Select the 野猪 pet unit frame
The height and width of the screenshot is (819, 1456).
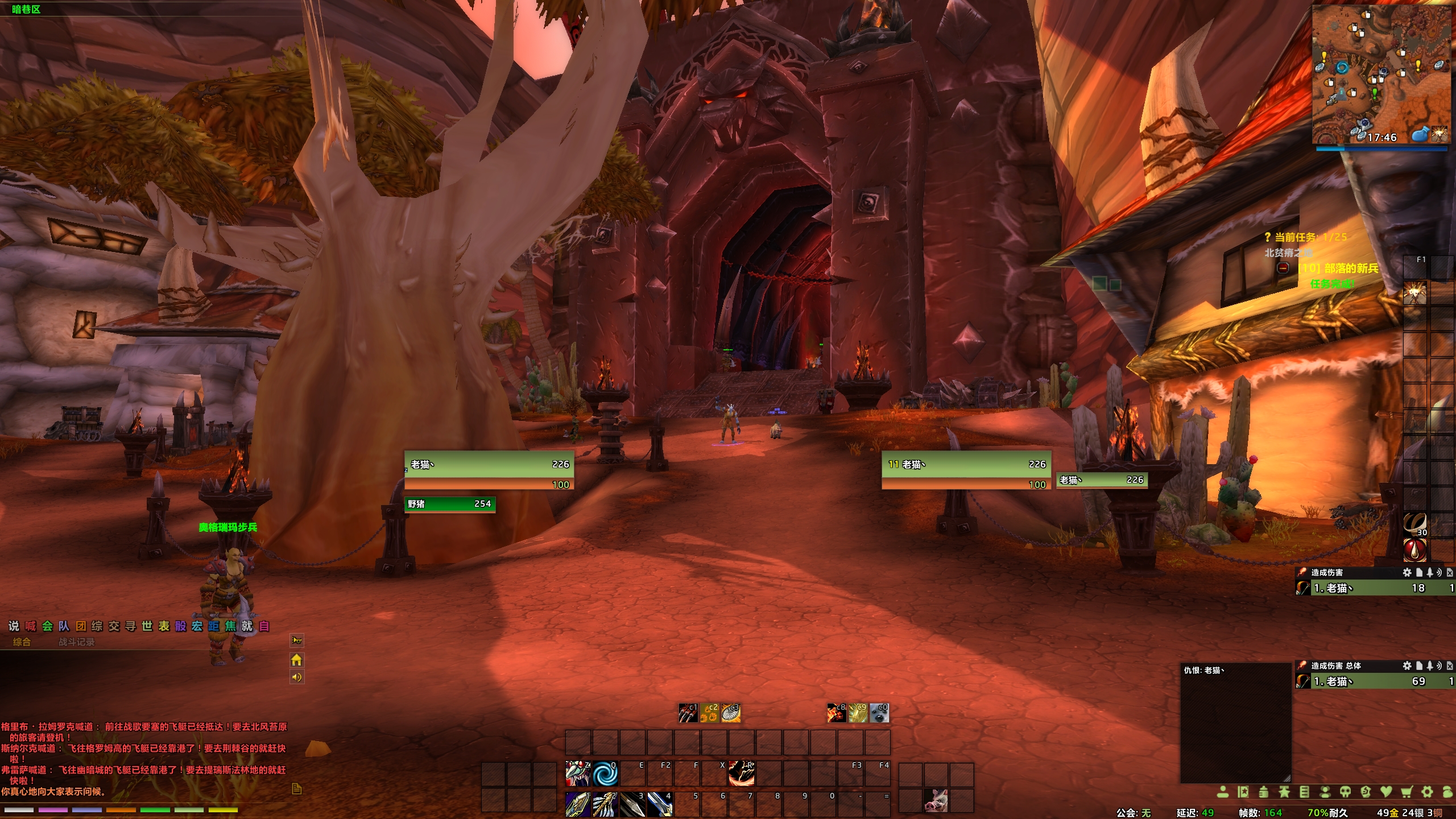[449, 504]
